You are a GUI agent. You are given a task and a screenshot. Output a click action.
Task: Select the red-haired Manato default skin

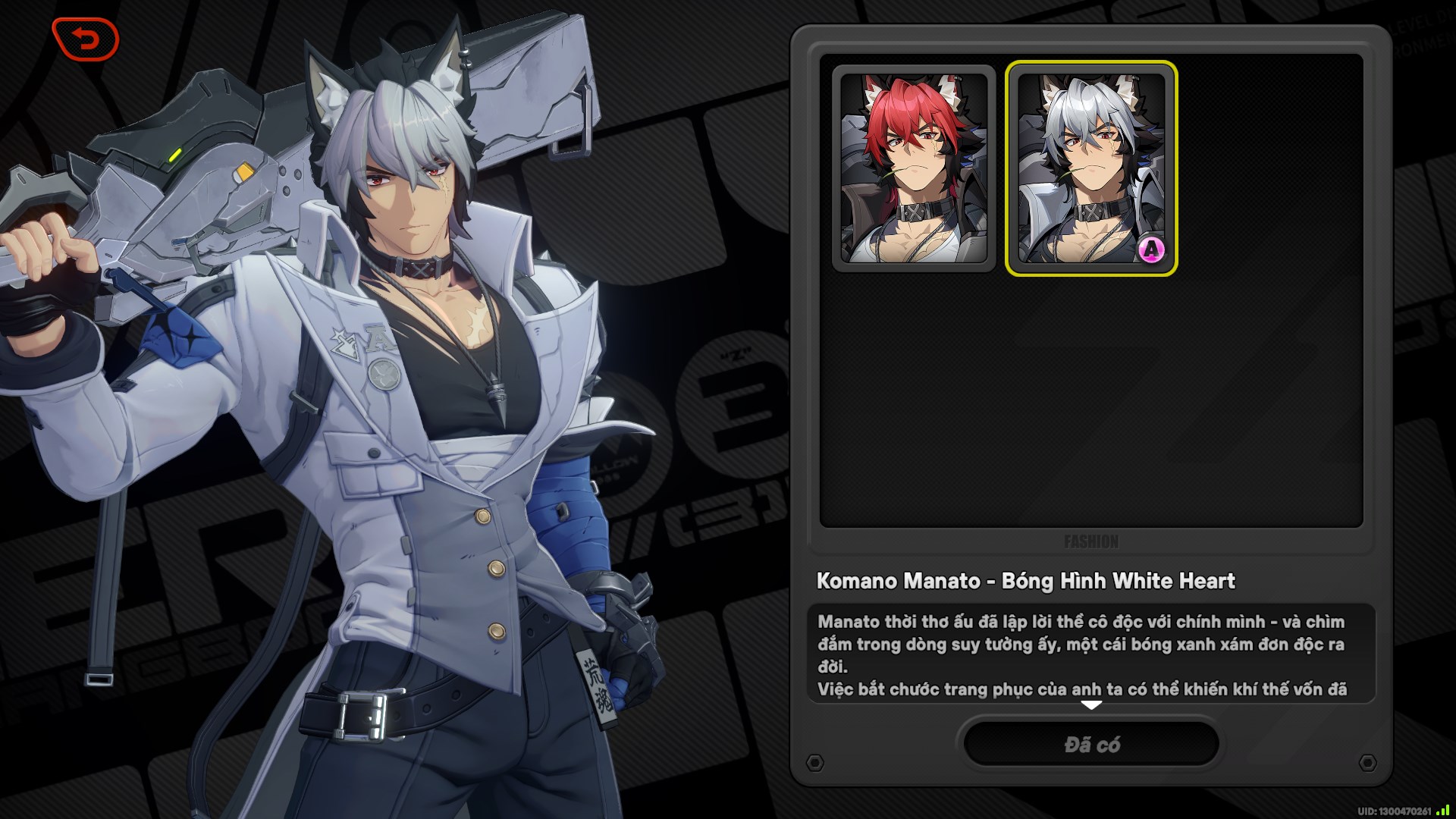[914, 168]
